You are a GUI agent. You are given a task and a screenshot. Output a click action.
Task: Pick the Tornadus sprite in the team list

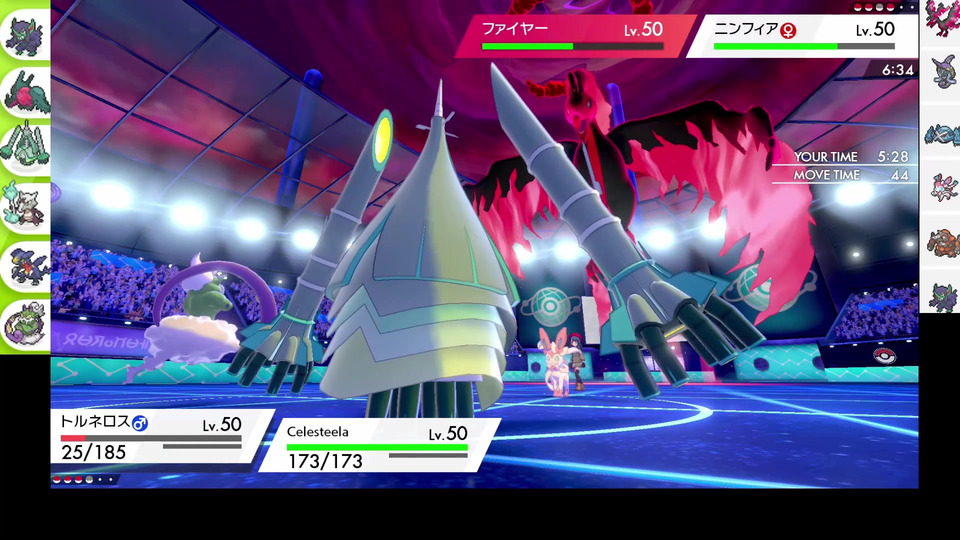pos(25,325)
